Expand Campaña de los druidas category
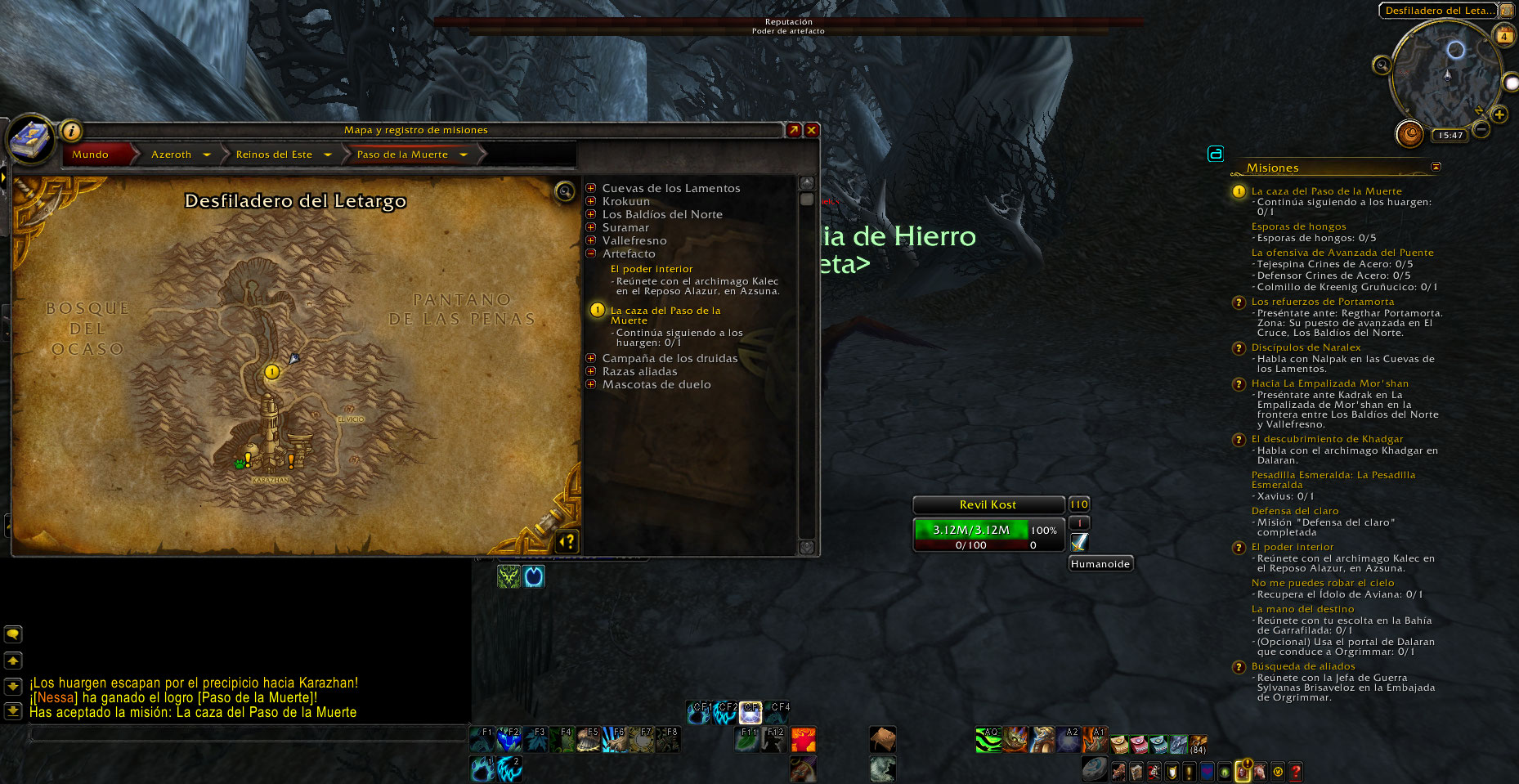 (591, 359)
